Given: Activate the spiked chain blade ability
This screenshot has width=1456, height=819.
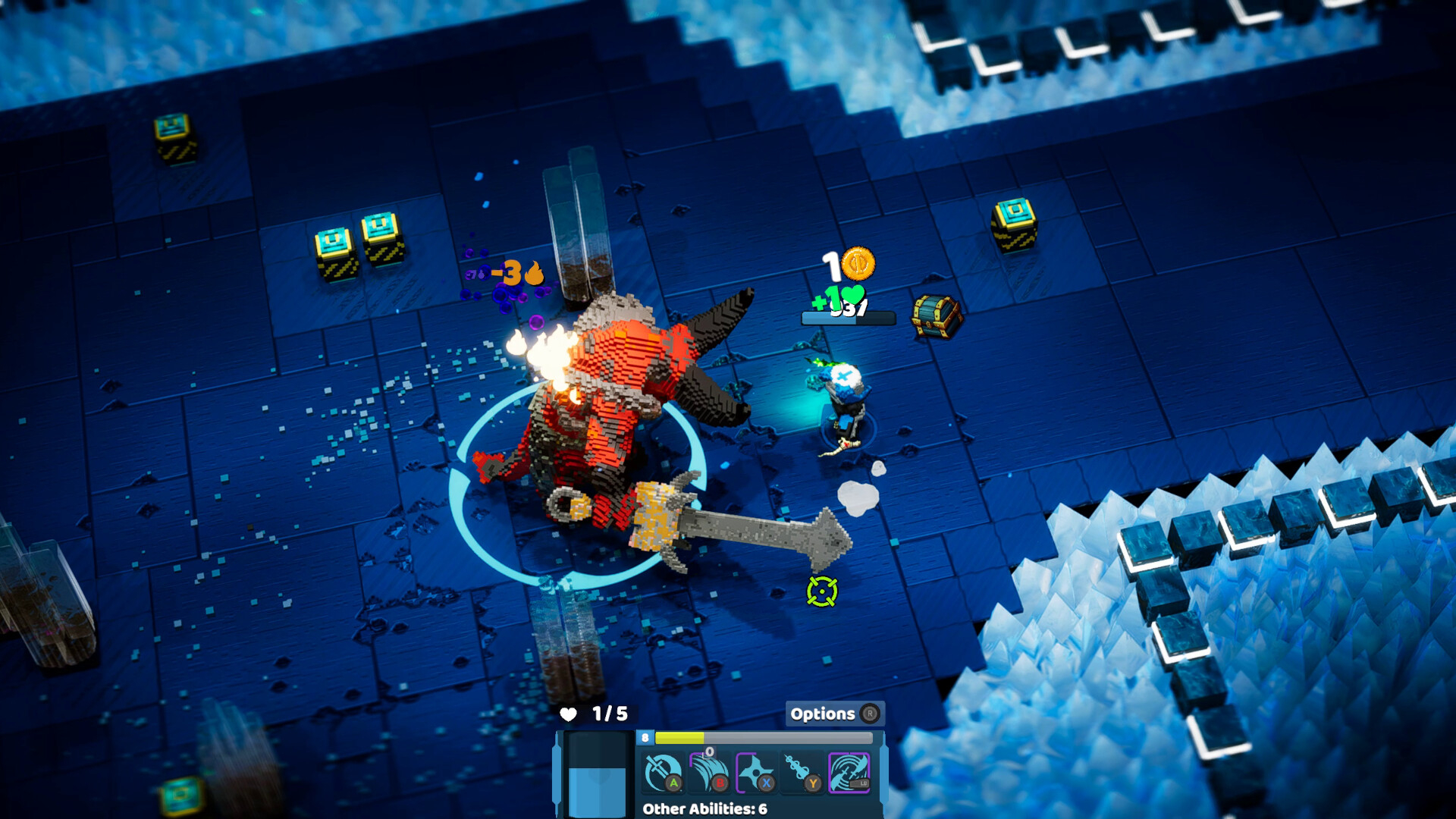Looking at the screenshot, I should pyautogui.click(x=802, y=773).
